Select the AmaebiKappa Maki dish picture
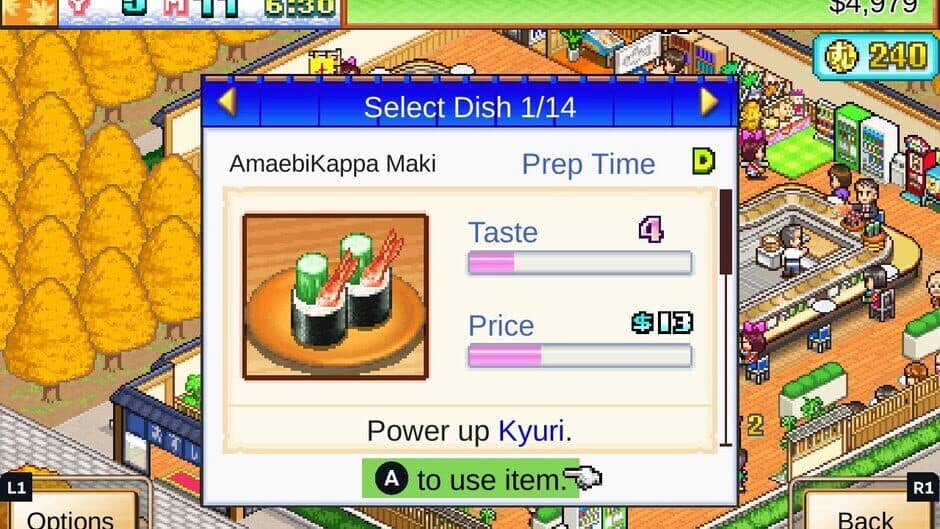Image resolution: width=940 pixels, height=529 pixels. click(335, 296)
